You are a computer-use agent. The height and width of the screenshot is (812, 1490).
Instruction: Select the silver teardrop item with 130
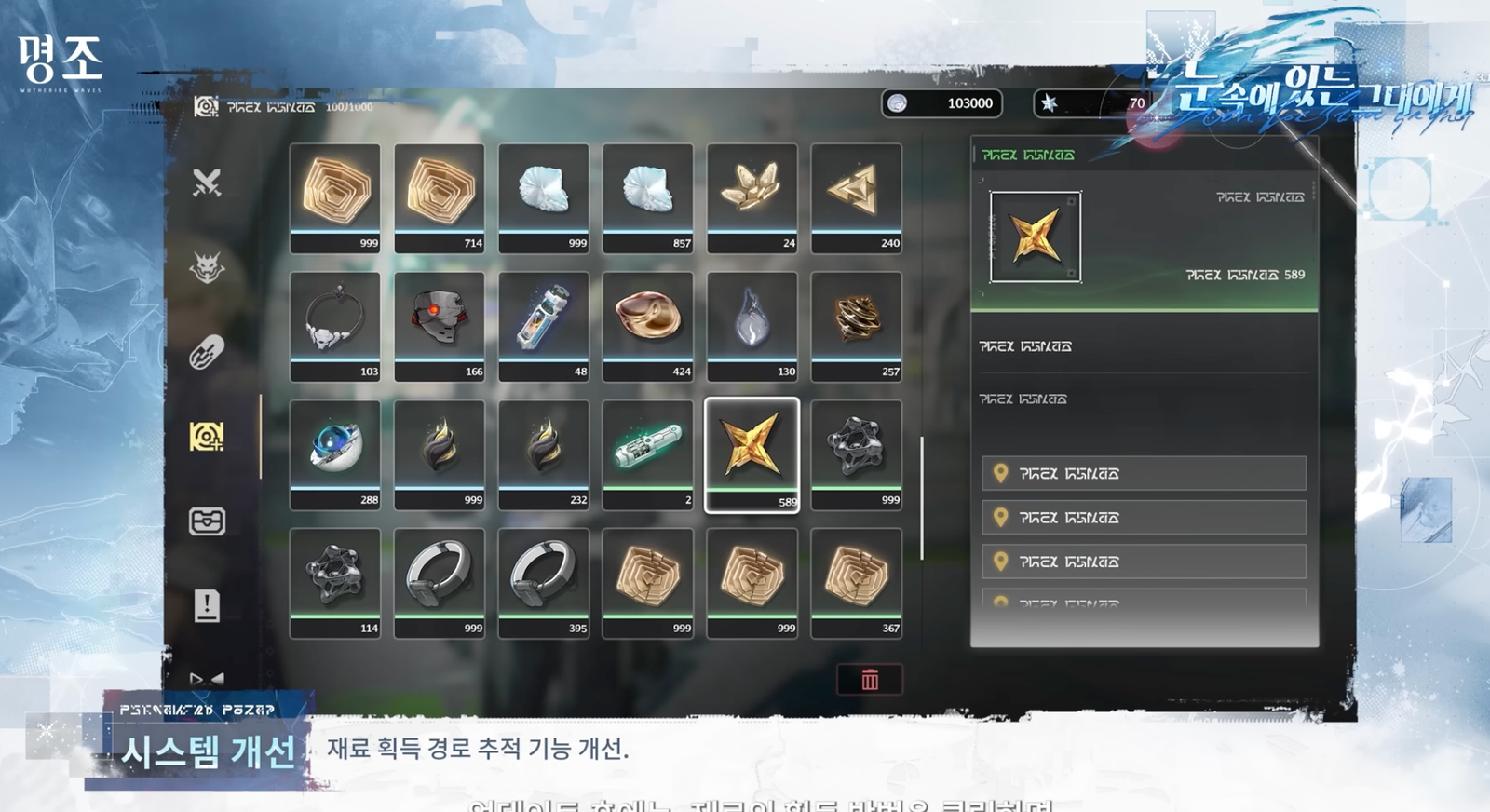pyautogui.click(x=752, y=325)
